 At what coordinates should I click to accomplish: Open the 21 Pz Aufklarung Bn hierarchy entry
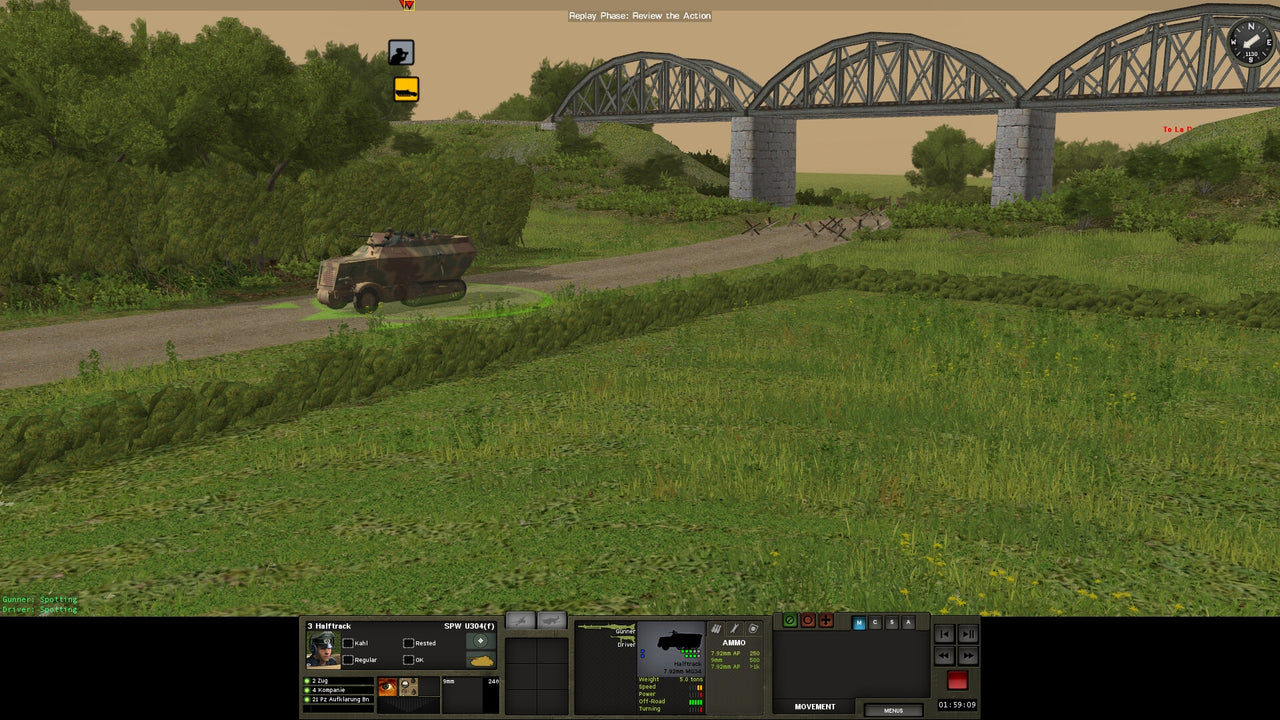(x=336, y=701)
